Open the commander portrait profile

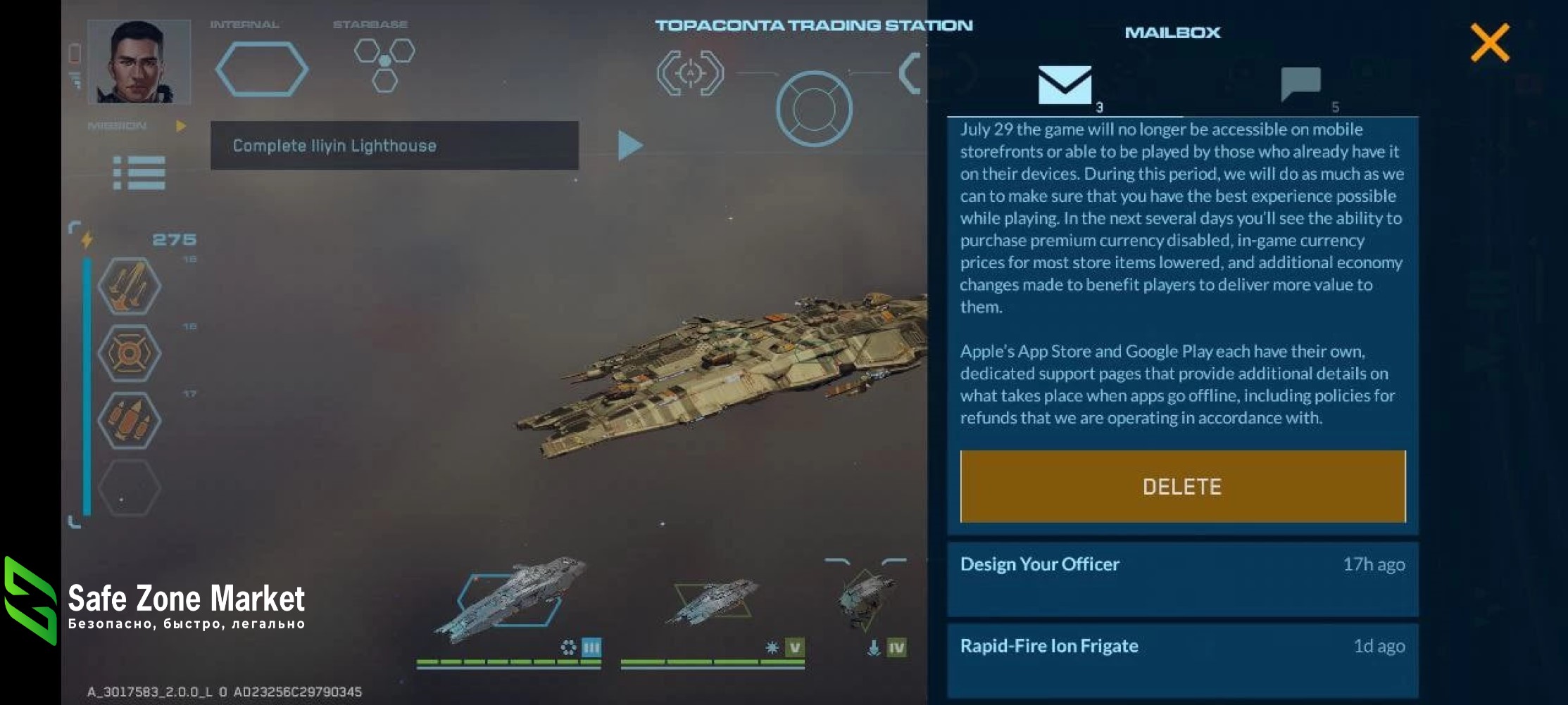[x=139, y=62]
